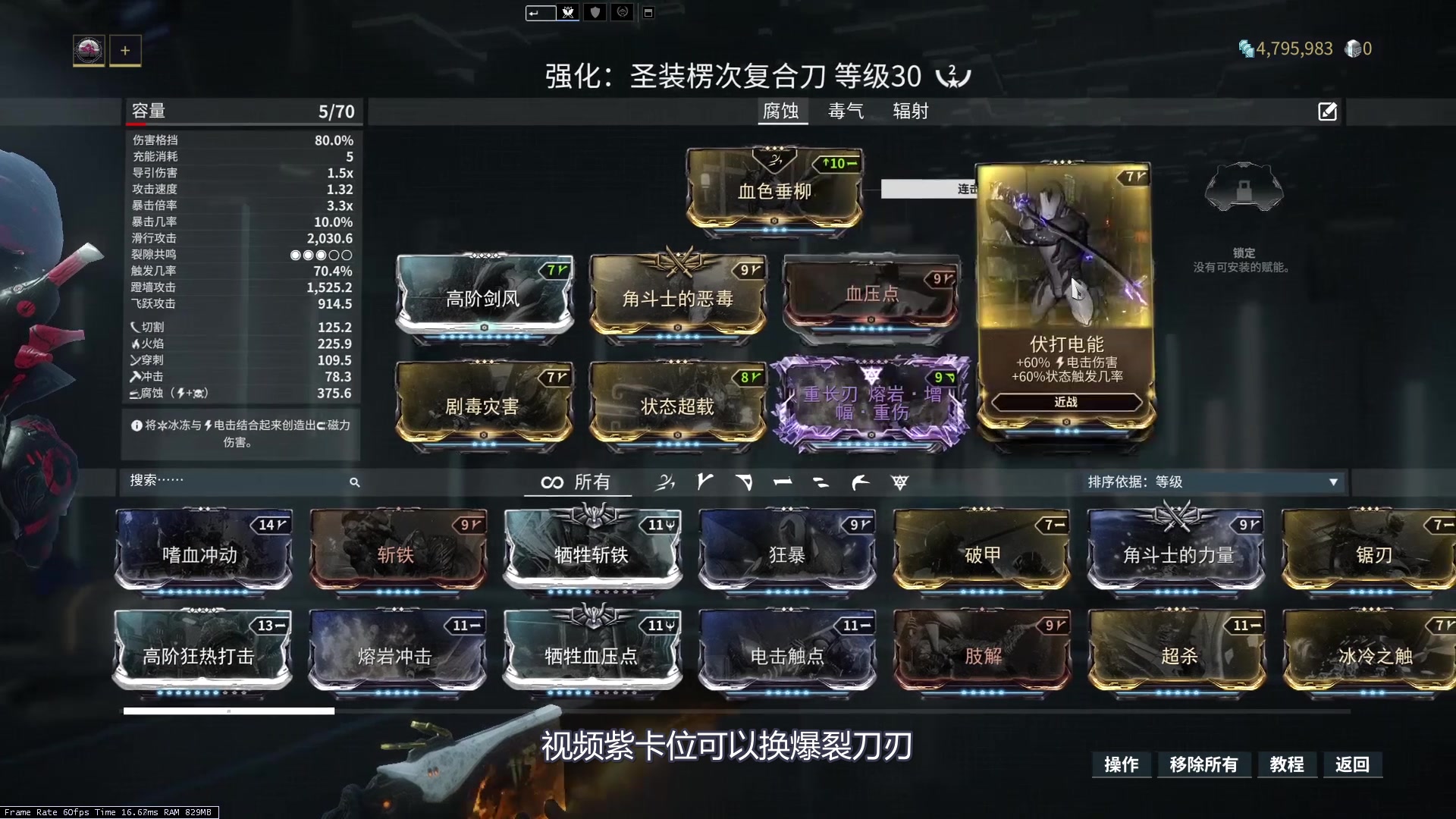
Task: Select the Vazarin polarity filter icon
Action: pyautogui.click(x=745, y=482)
